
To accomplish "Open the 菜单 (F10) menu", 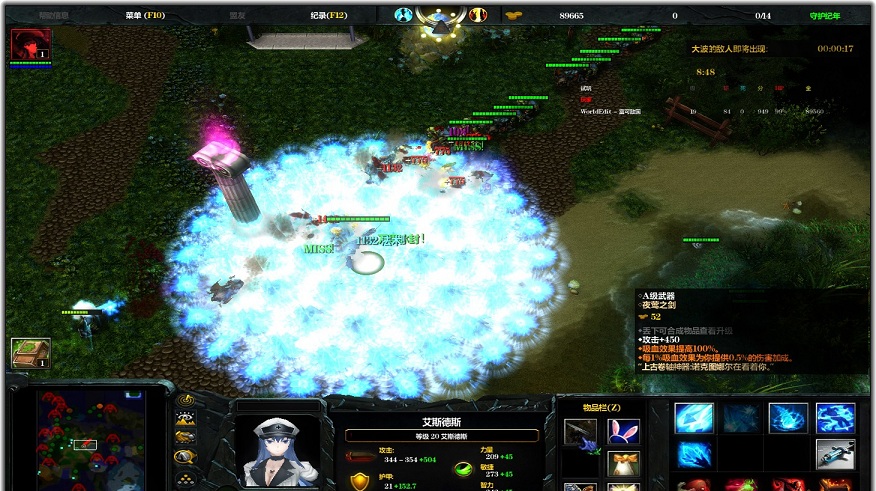I will tap(146, 16).
